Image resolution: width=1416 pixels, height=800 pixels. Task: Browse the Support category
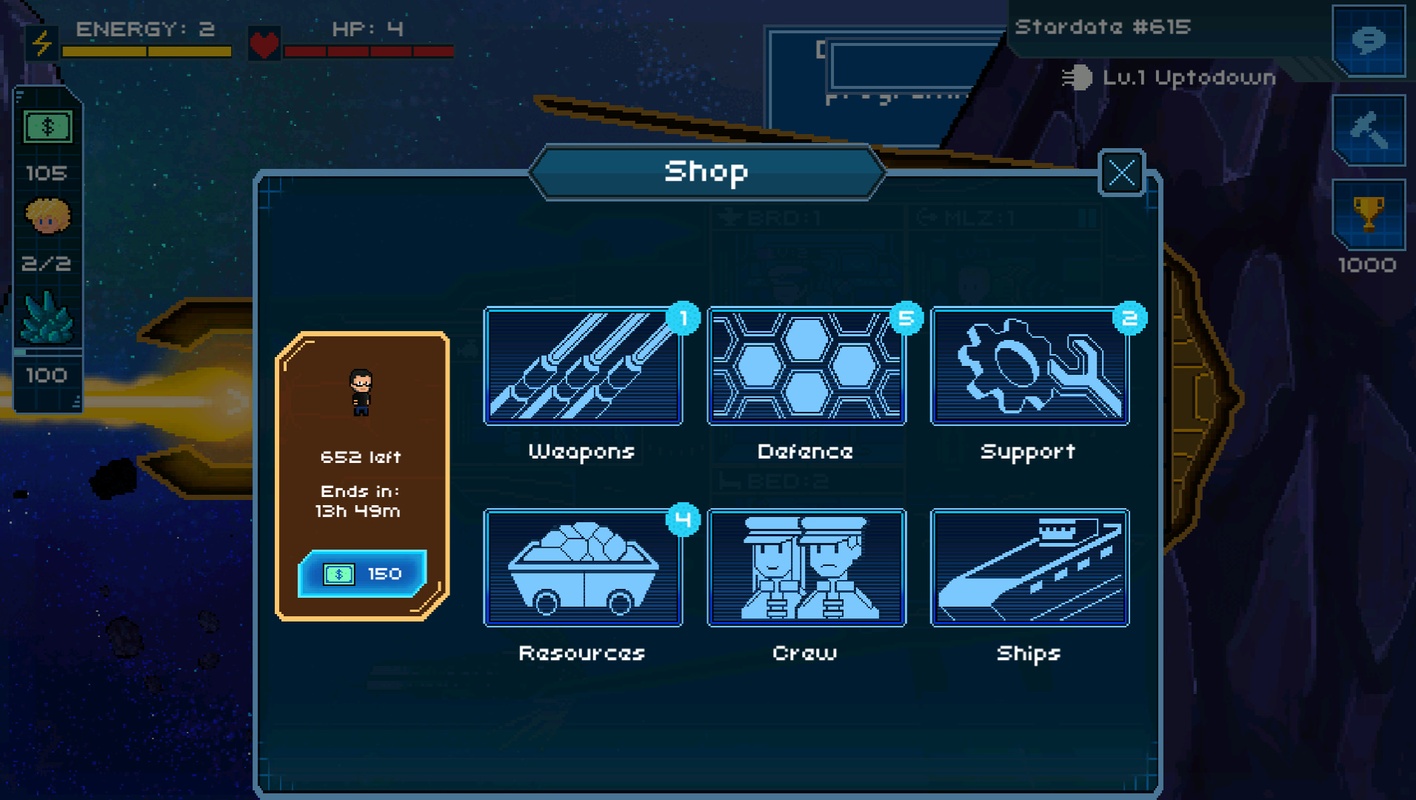click(x=1029, y=367)
